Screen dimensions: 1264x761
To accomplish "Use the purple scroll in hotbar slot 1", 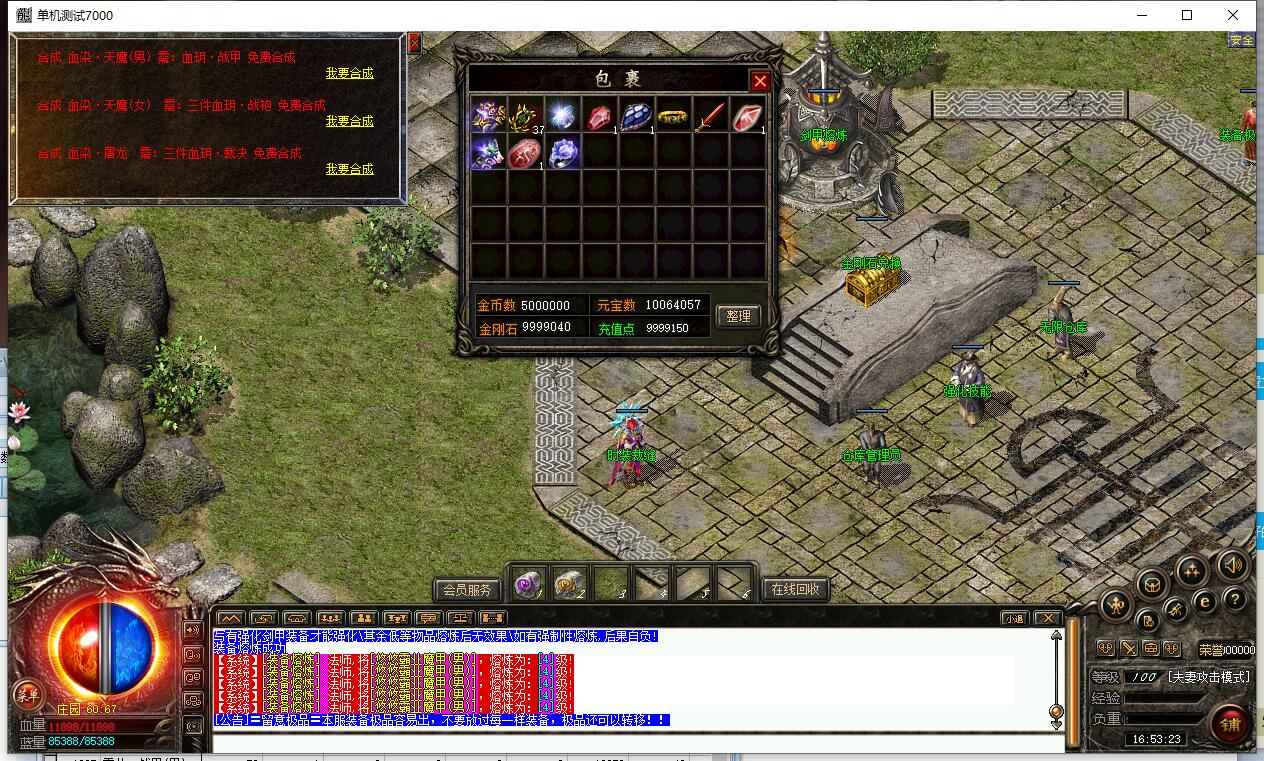I will point(527,584).
